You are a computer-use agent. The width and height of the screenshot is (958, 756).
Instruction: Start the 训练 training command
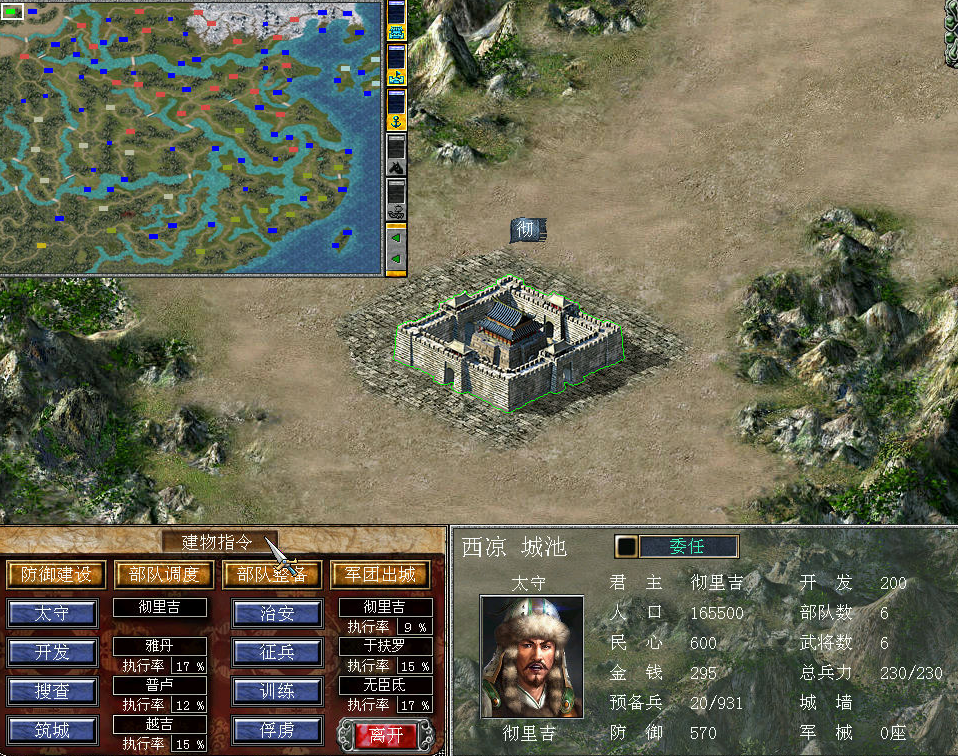pos(277,691)
